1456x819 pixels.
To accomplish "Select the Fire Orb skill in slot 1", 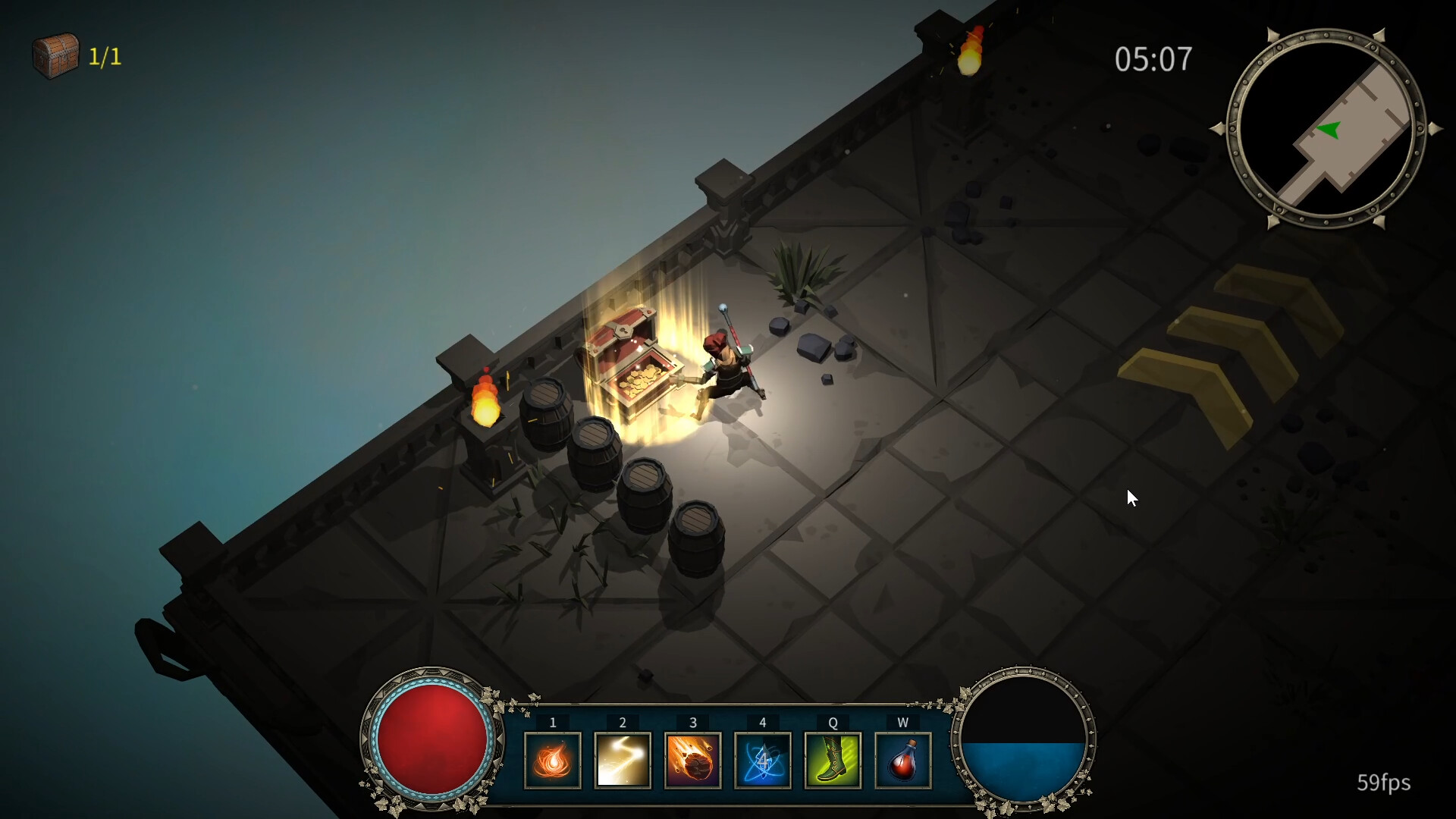I will coord(553,761).
